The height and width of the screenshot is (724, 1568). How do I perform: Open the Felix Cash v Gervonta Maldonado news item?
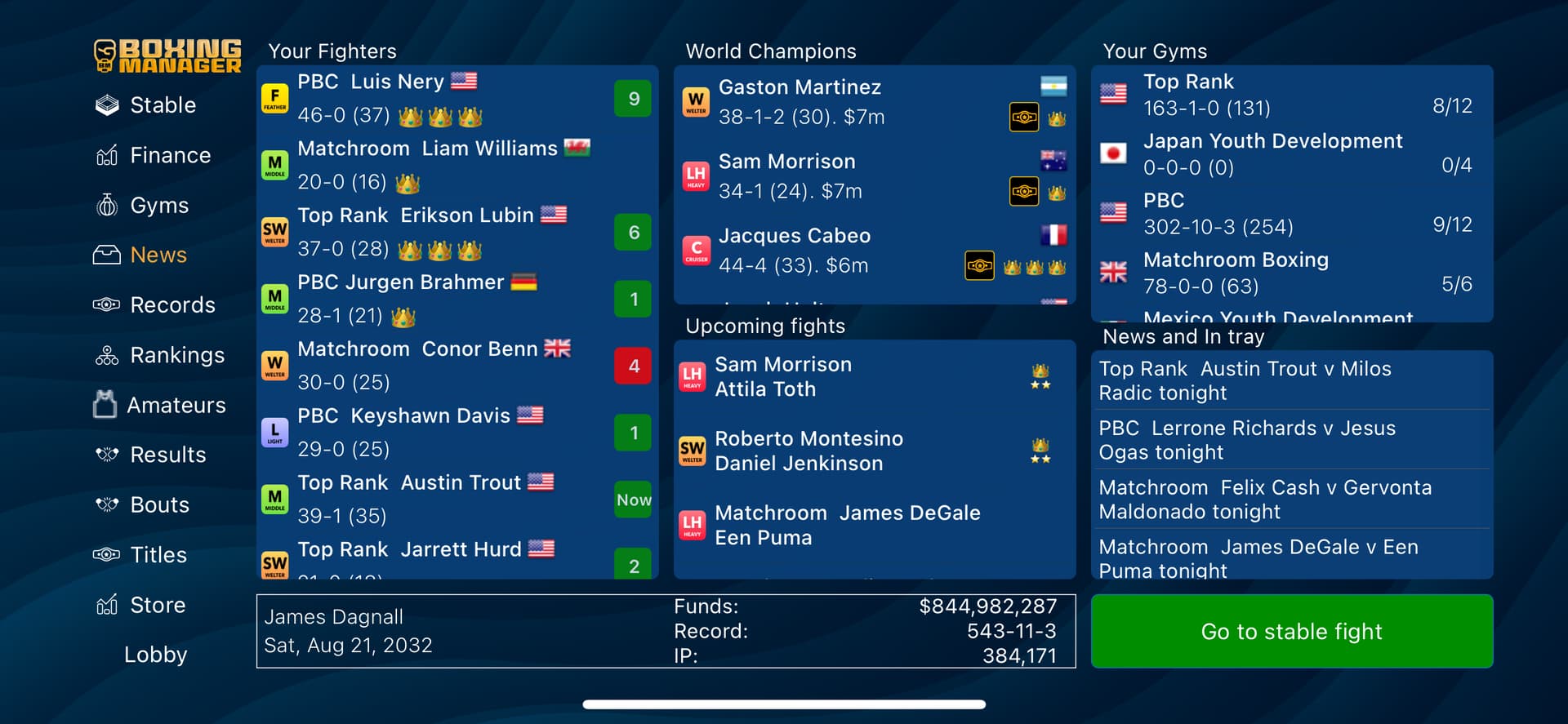1290,500
